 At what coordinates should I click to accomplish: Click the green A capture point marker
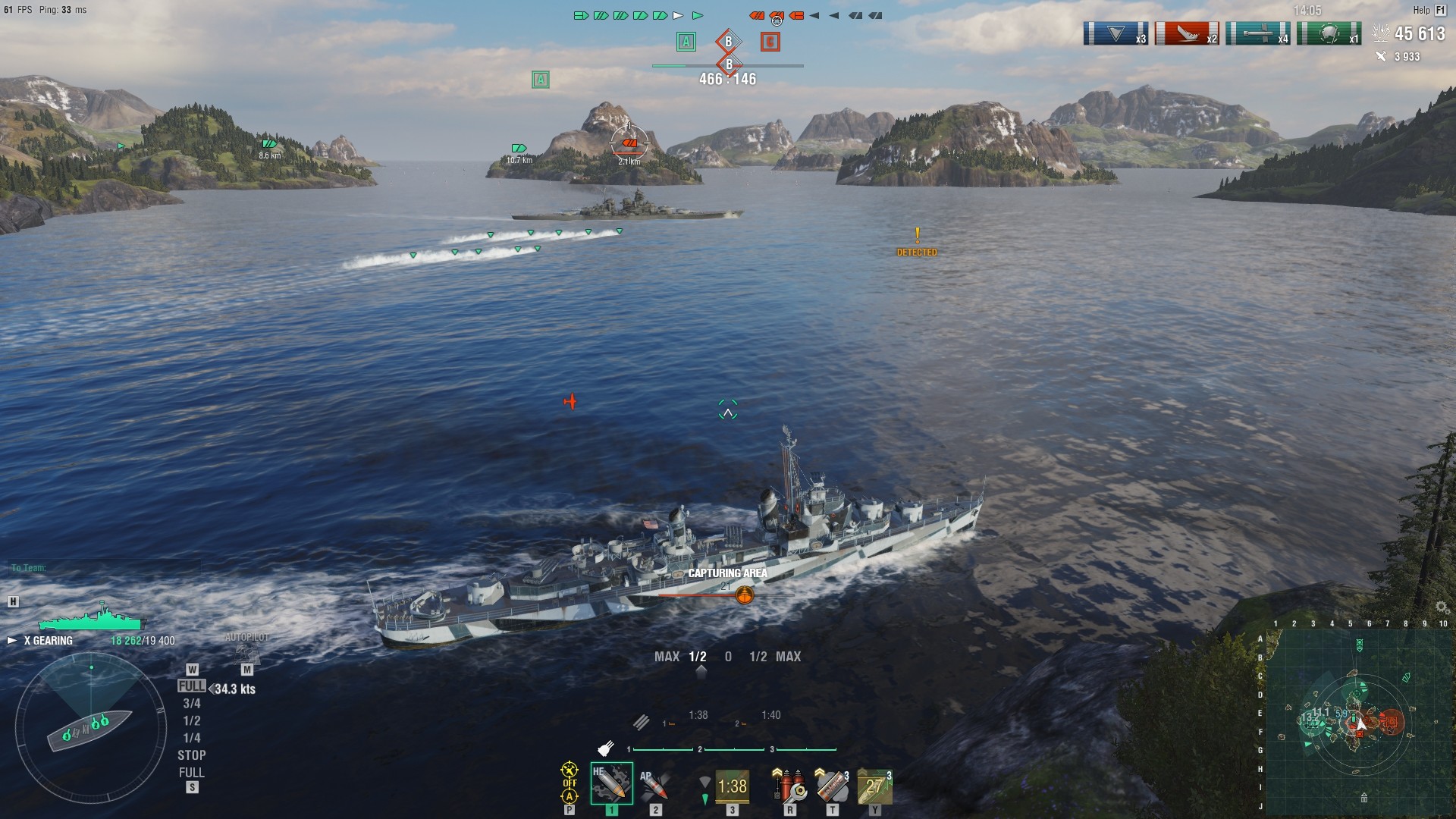coord(686,42)
